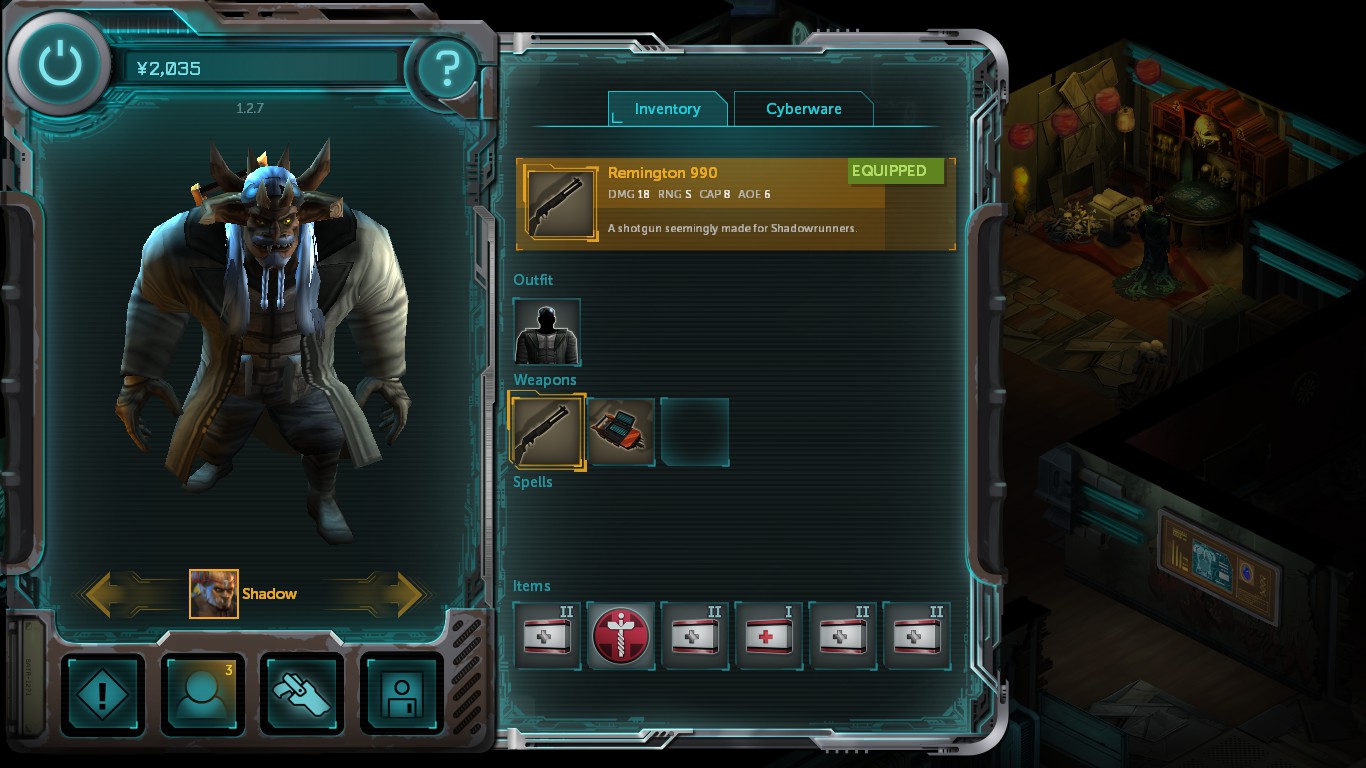Click the empty third weapon slot
This screenshot has height=768, width=1366.
(695, 430)
